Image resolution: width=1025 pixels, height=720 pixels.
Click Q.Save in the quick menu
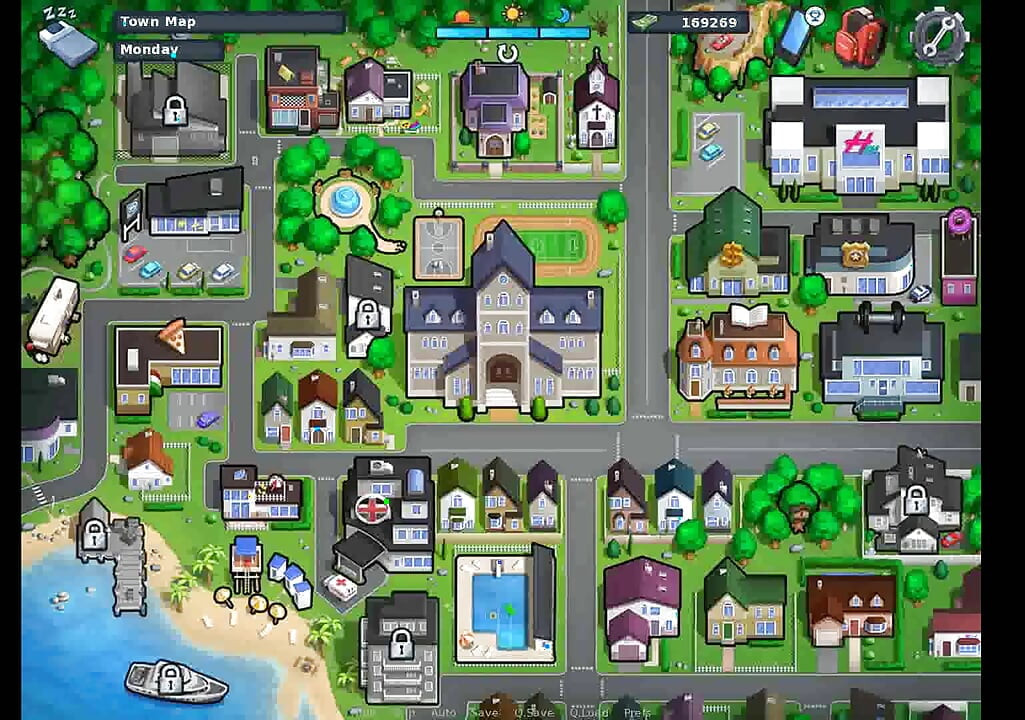534,712
